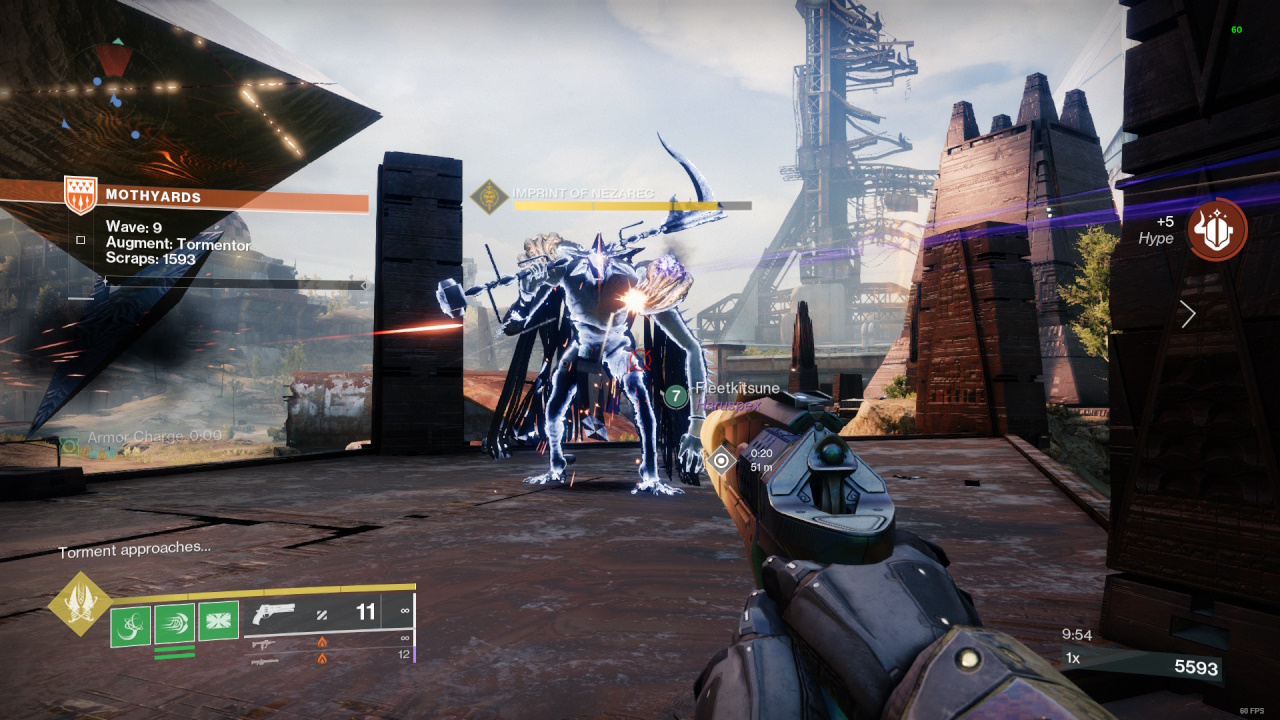Click the orange Mothyards shield emblem
Viewport: 1280px width, 720px height.
click(80, 195)
